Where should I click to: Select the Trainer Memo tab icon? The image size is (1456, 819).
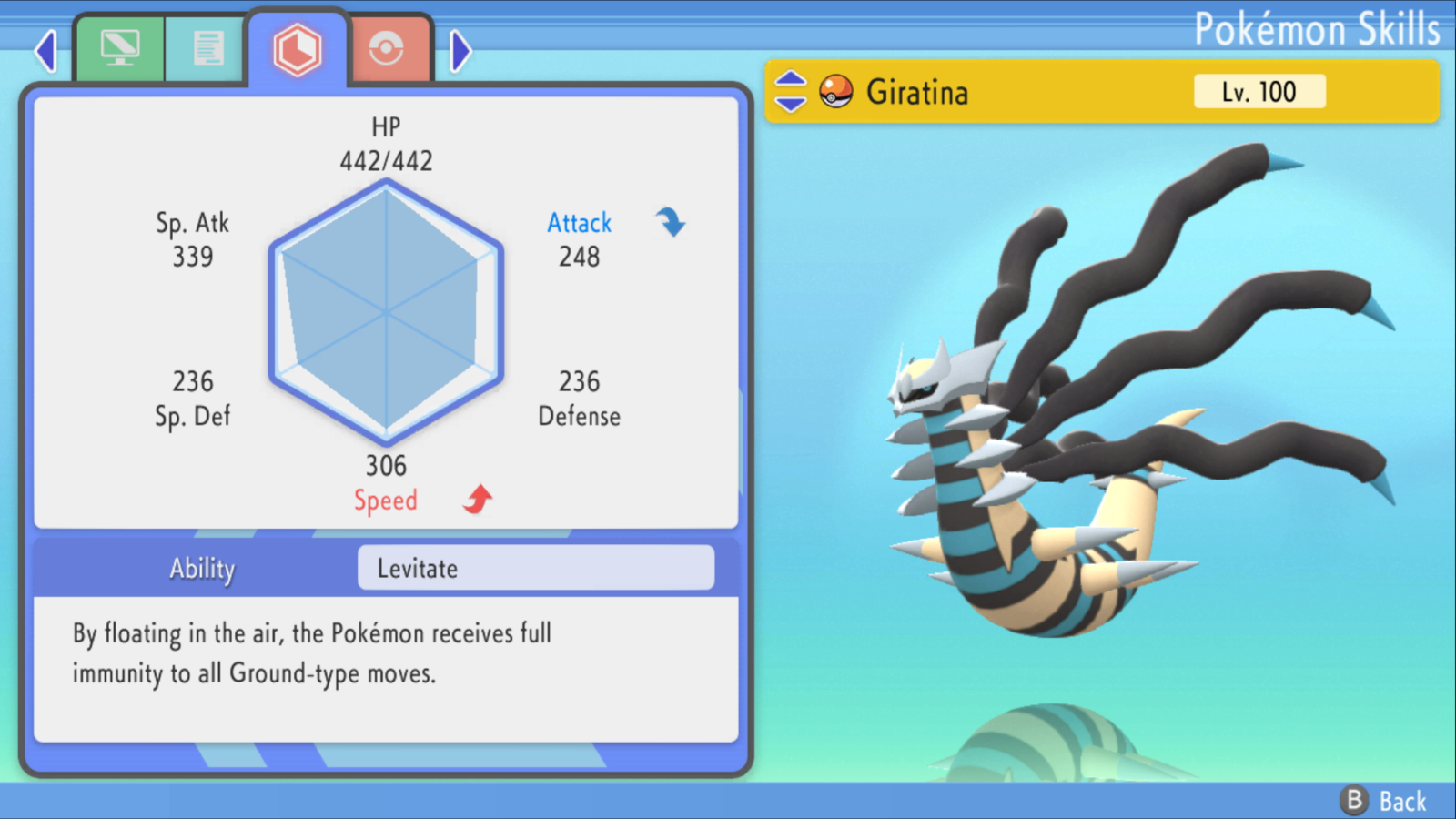[206, 47]
